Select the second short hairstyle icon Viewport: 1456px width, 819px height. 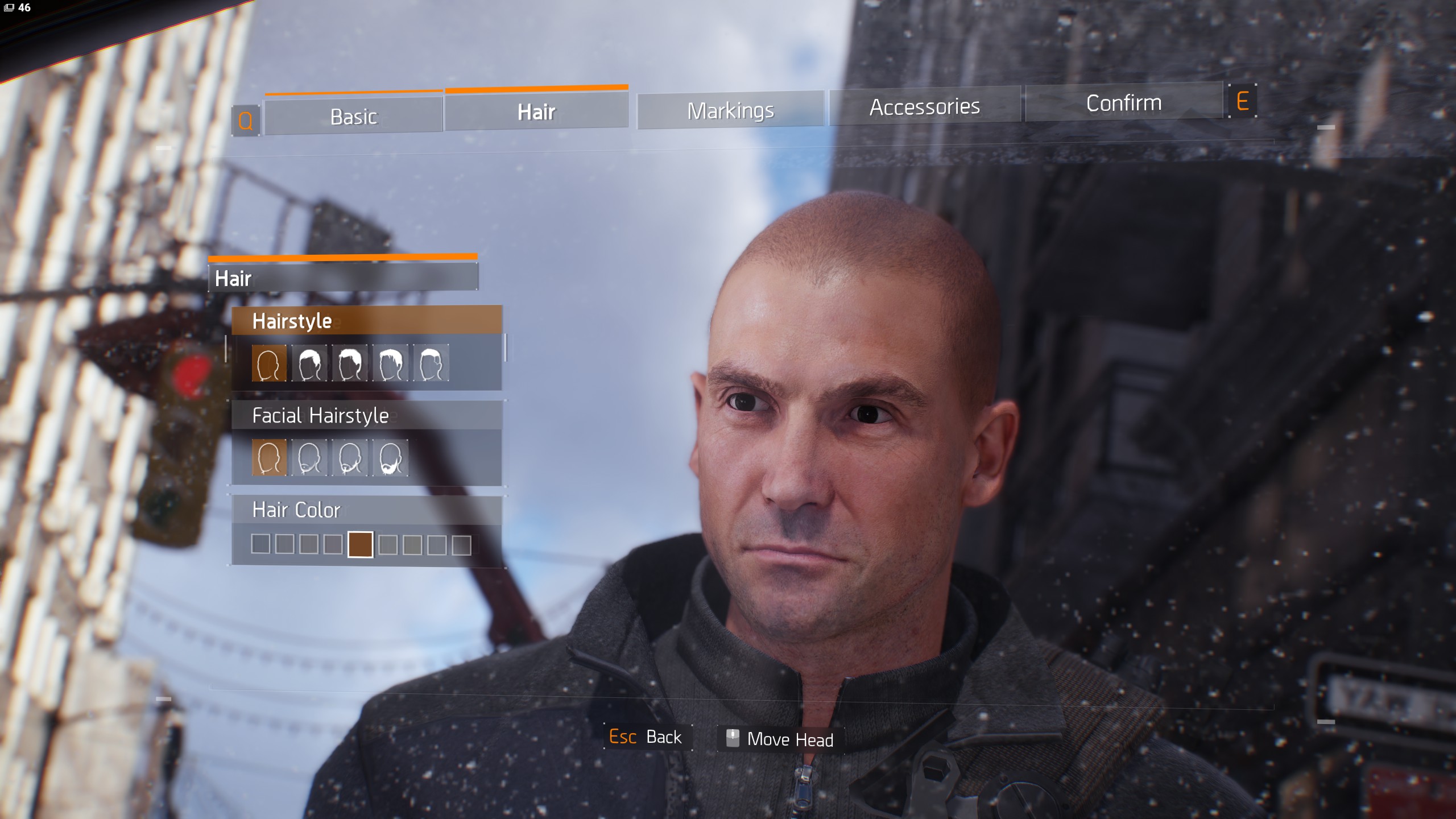pyautogui.click(x=308, y=362)
